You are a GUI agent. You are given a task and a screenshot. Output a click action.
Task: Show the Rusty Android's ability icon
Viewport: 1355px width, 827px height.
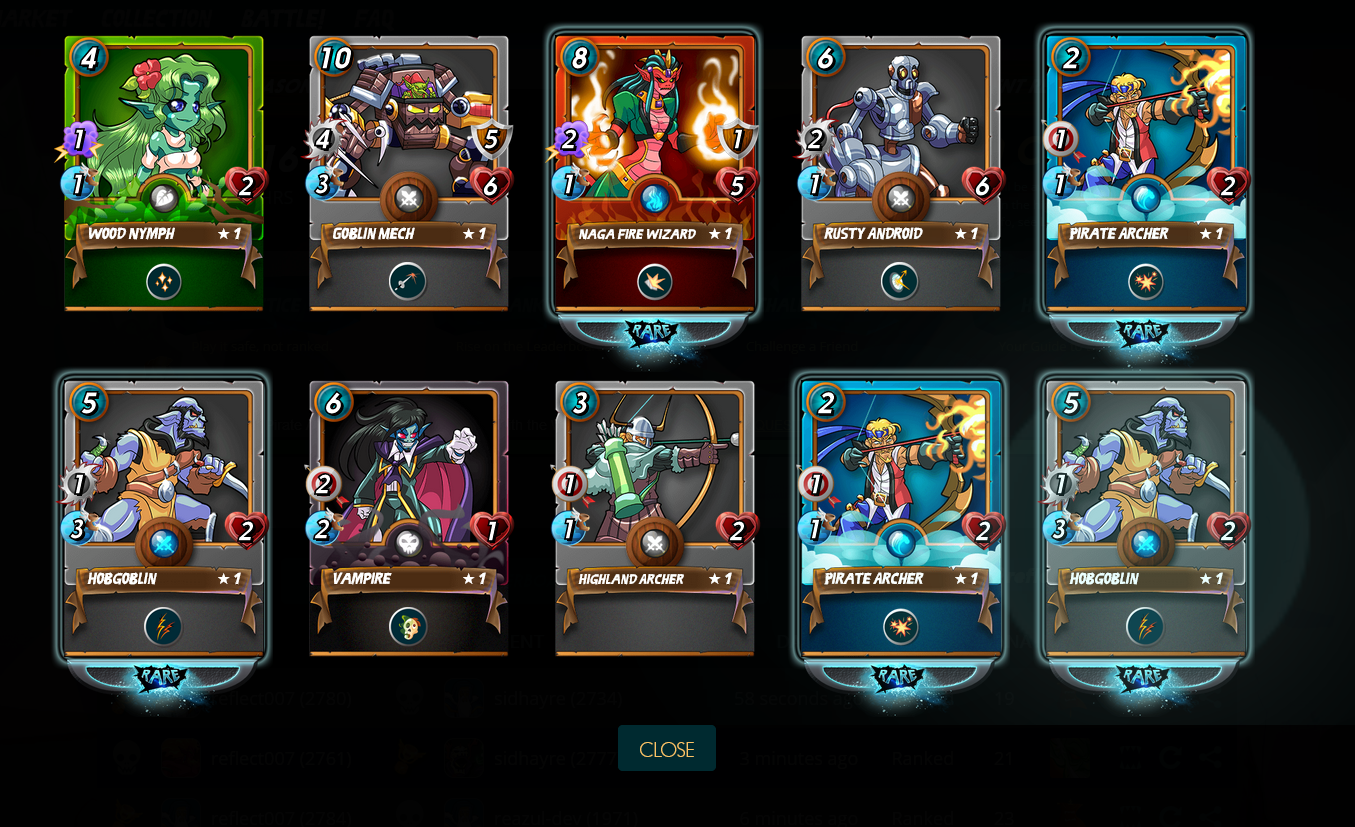coord(900,282)
